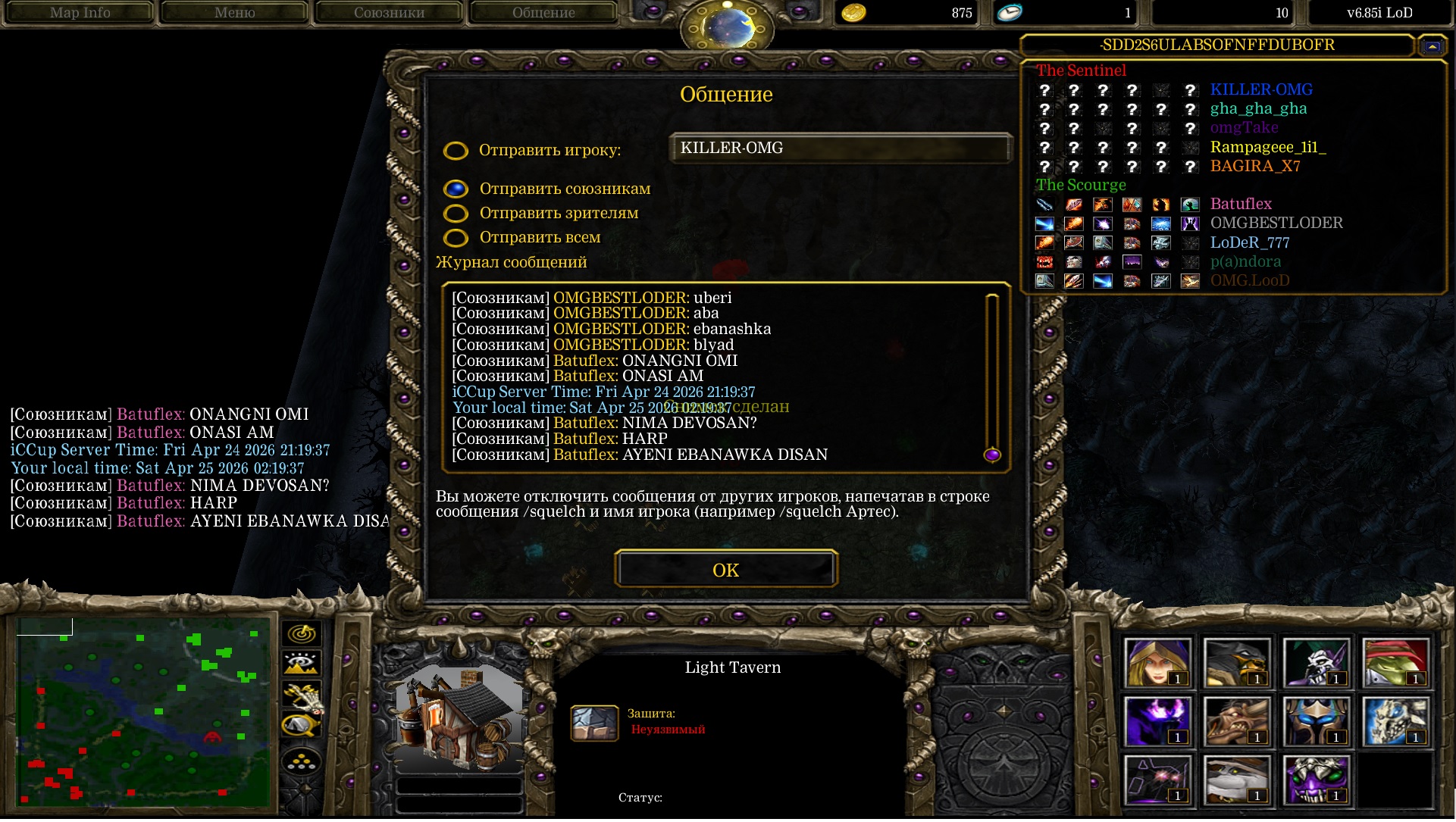This screenshot has width=1456, height=822.
Task: Toggle the creep camp magnifier button
Action: [302, 726]
